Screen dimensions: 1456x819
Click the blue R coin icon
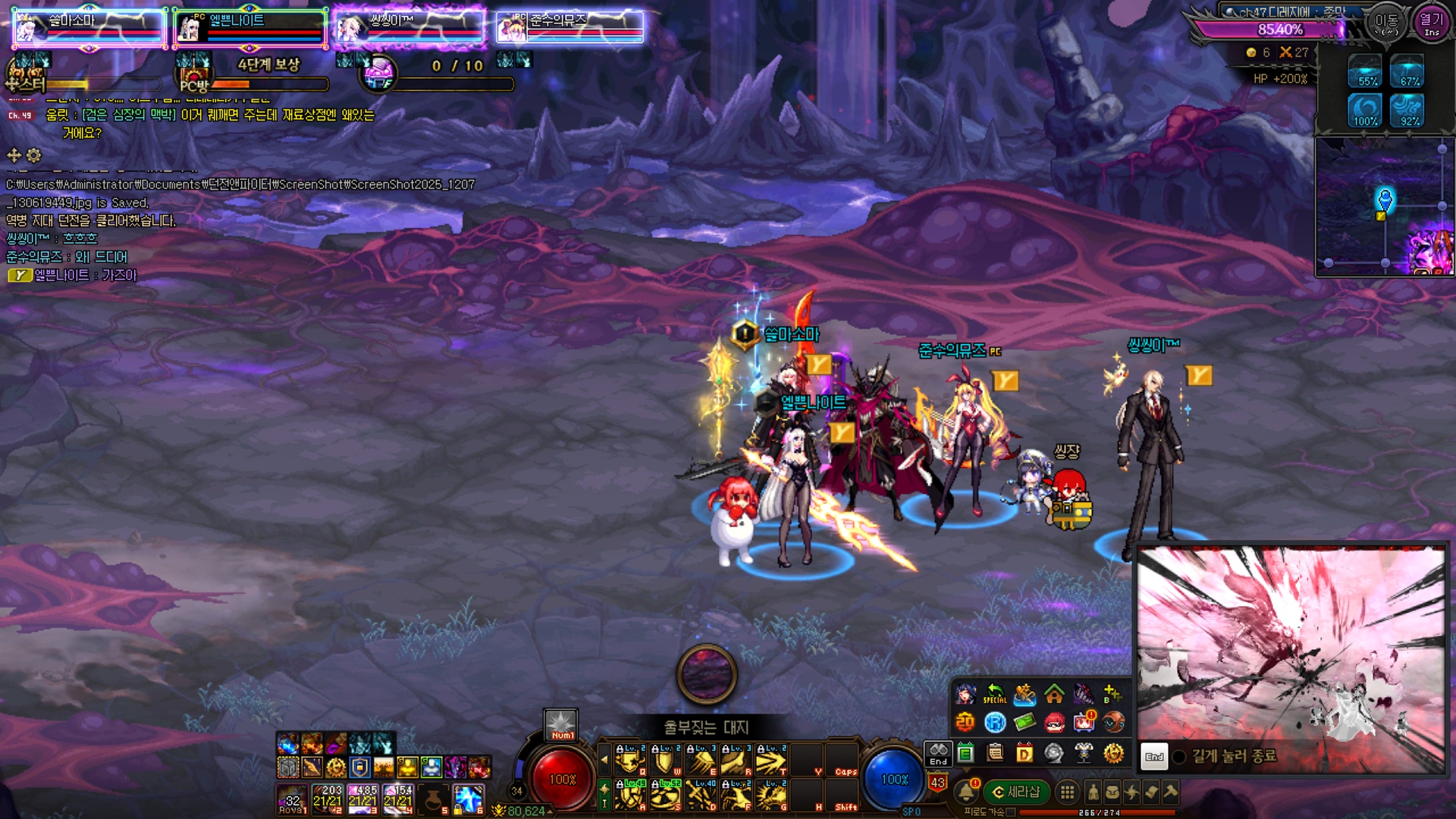click(x=995, y=723)
